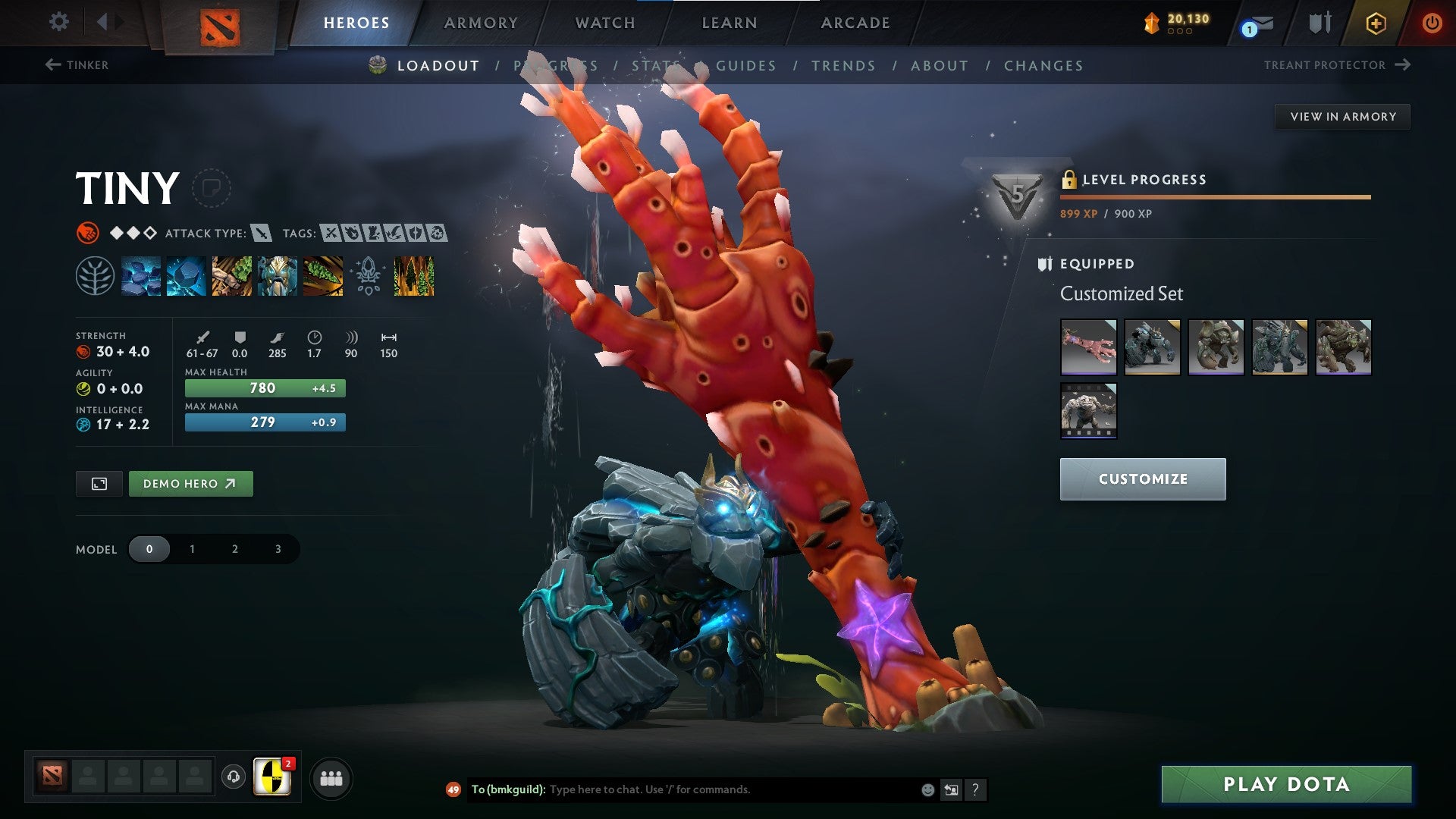
Task: Select the Toss ability icon
Action: click(186, 277)
